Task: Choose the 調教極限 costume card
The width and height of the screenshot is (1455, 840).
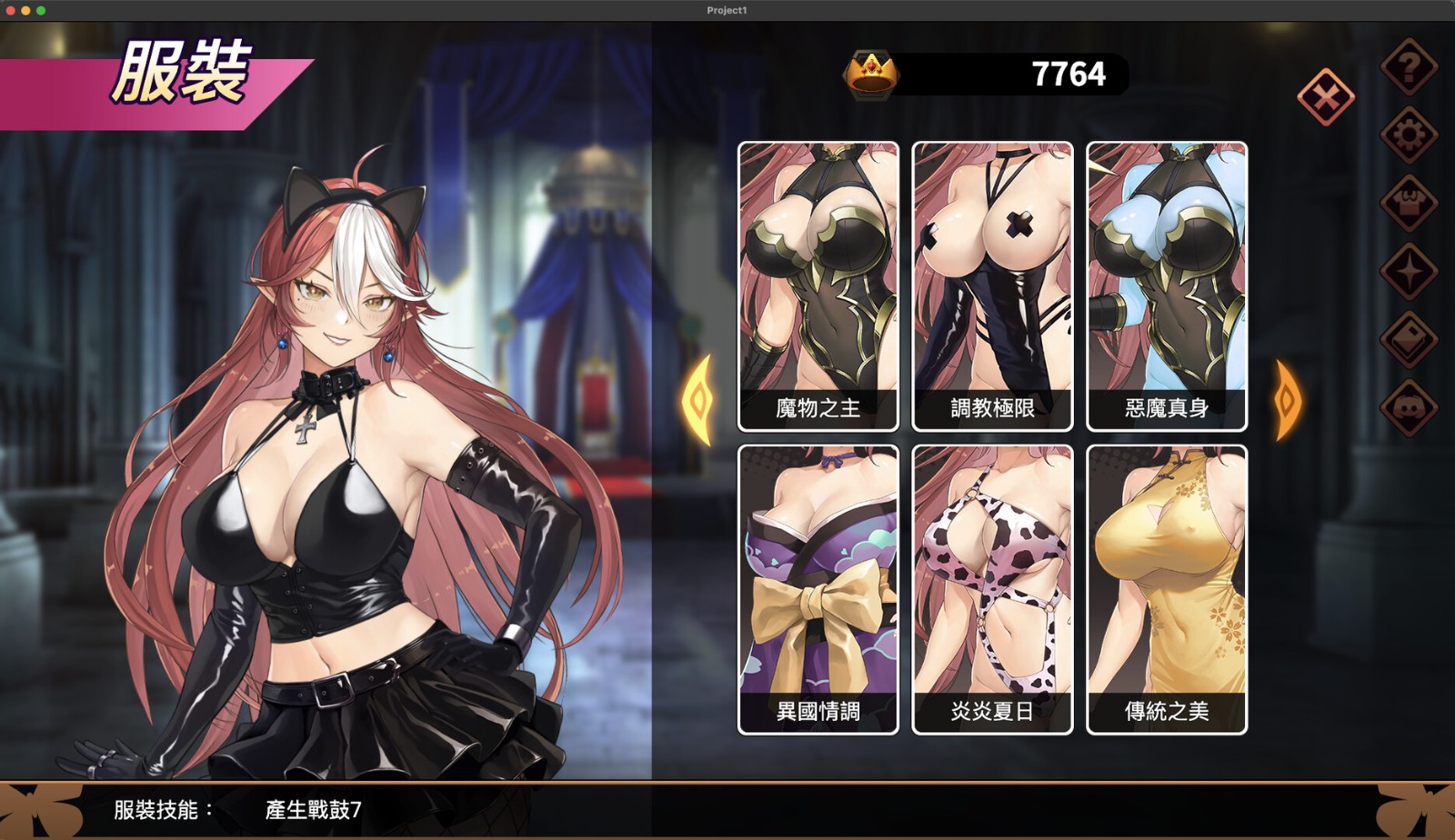Action: click(992, 285)
